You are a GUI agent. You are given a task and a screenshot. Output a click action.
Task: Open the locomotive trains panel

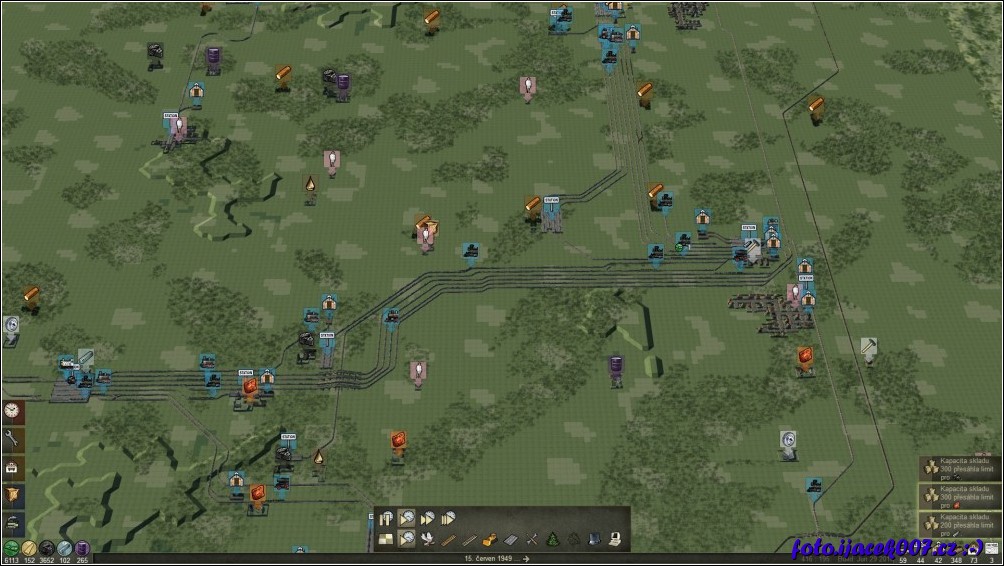point(13,522)
